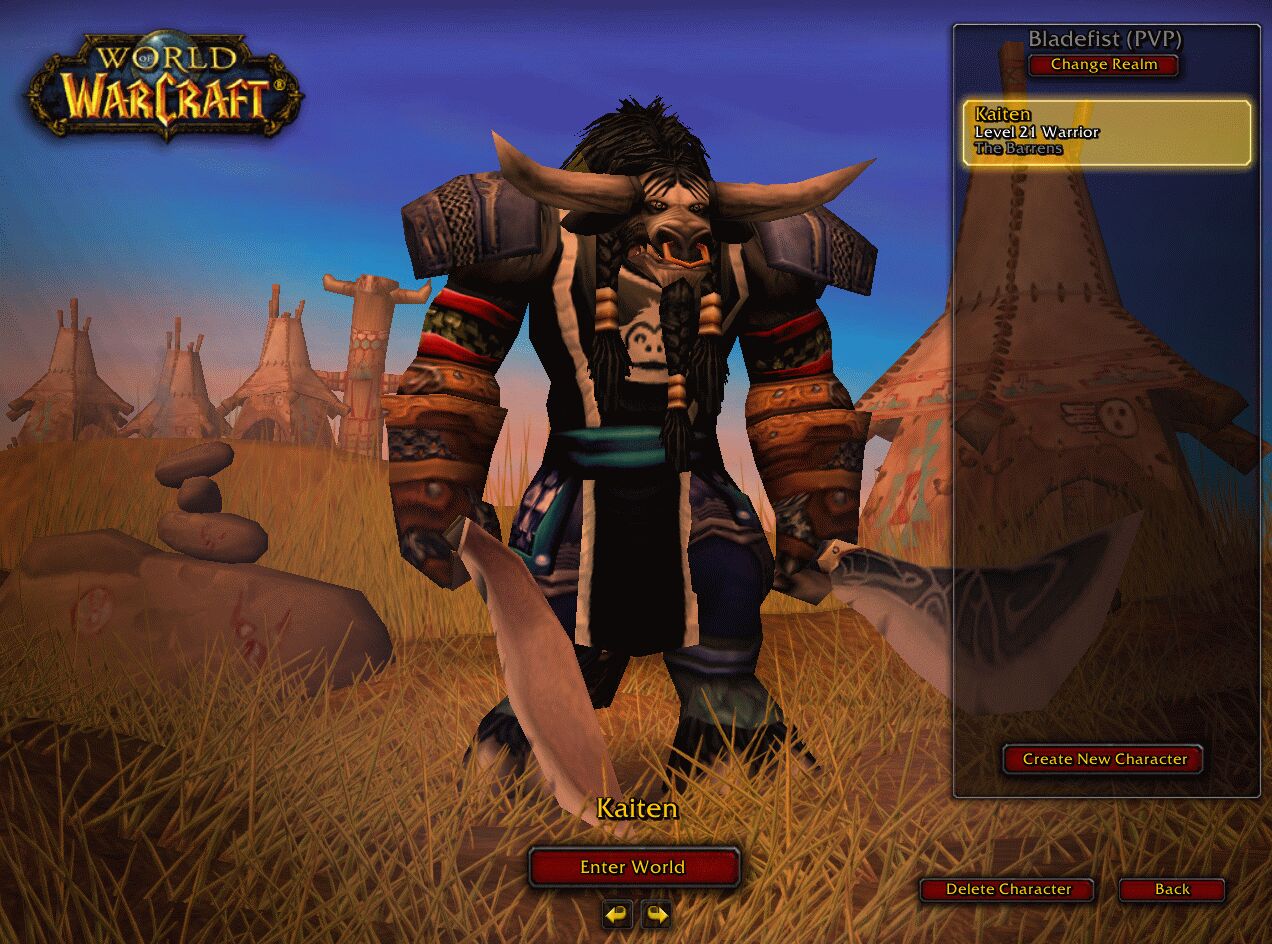The width and height of the screenshot is (1272, 944).
Task: Create a new character
Action: pos(1104,759)
